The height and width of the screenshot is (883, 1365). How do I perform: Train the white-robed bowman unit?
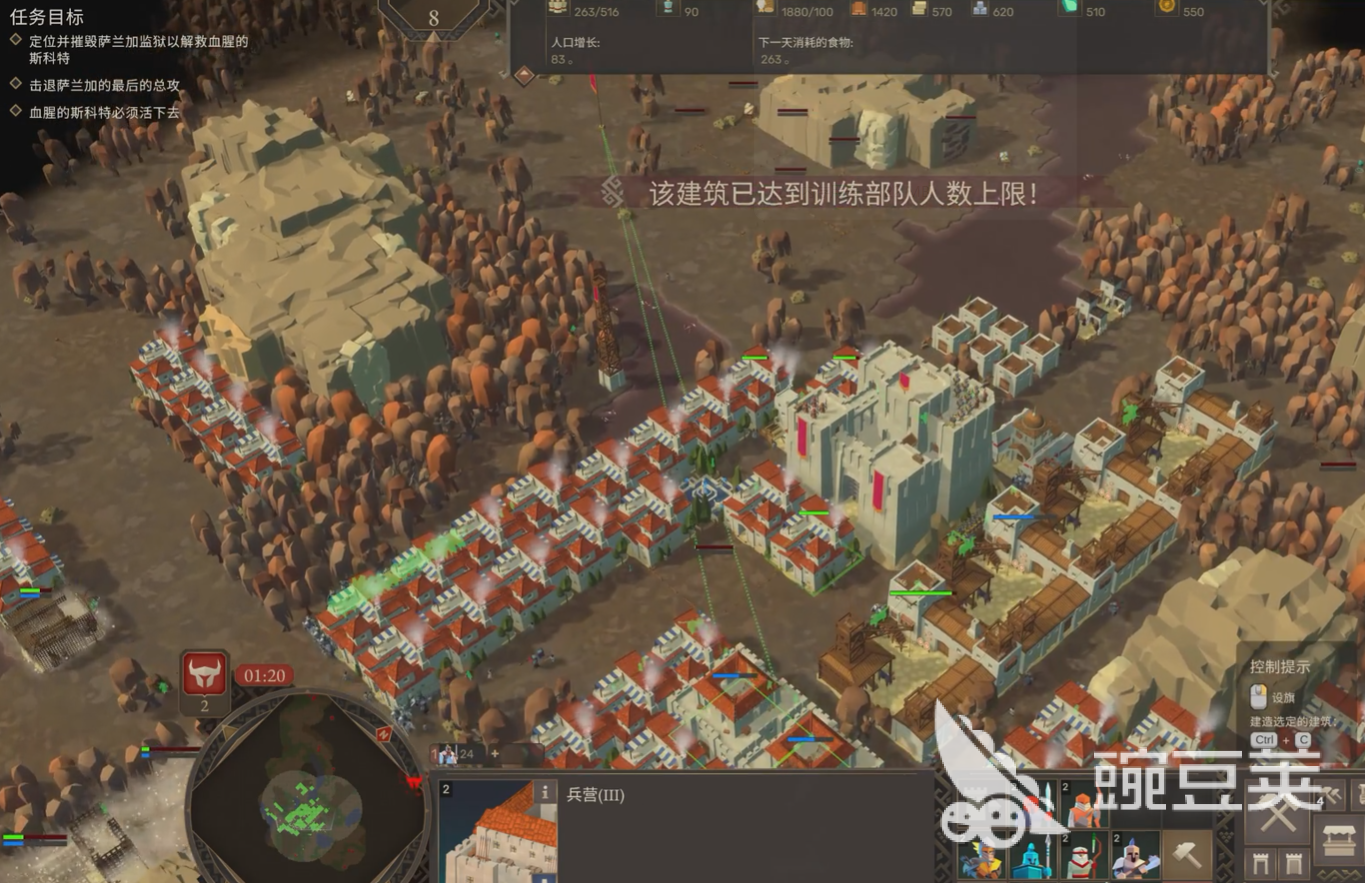pyautogui.click(x=1081, y=856)
